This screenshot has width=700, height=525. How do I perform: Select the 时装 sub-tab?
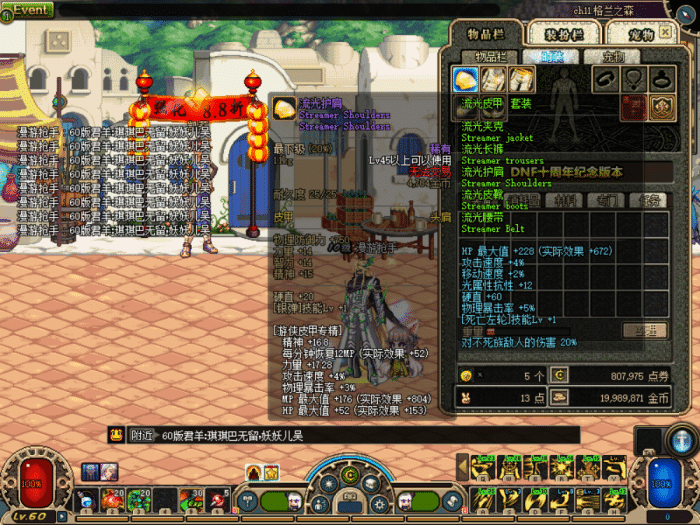[546, 57]
